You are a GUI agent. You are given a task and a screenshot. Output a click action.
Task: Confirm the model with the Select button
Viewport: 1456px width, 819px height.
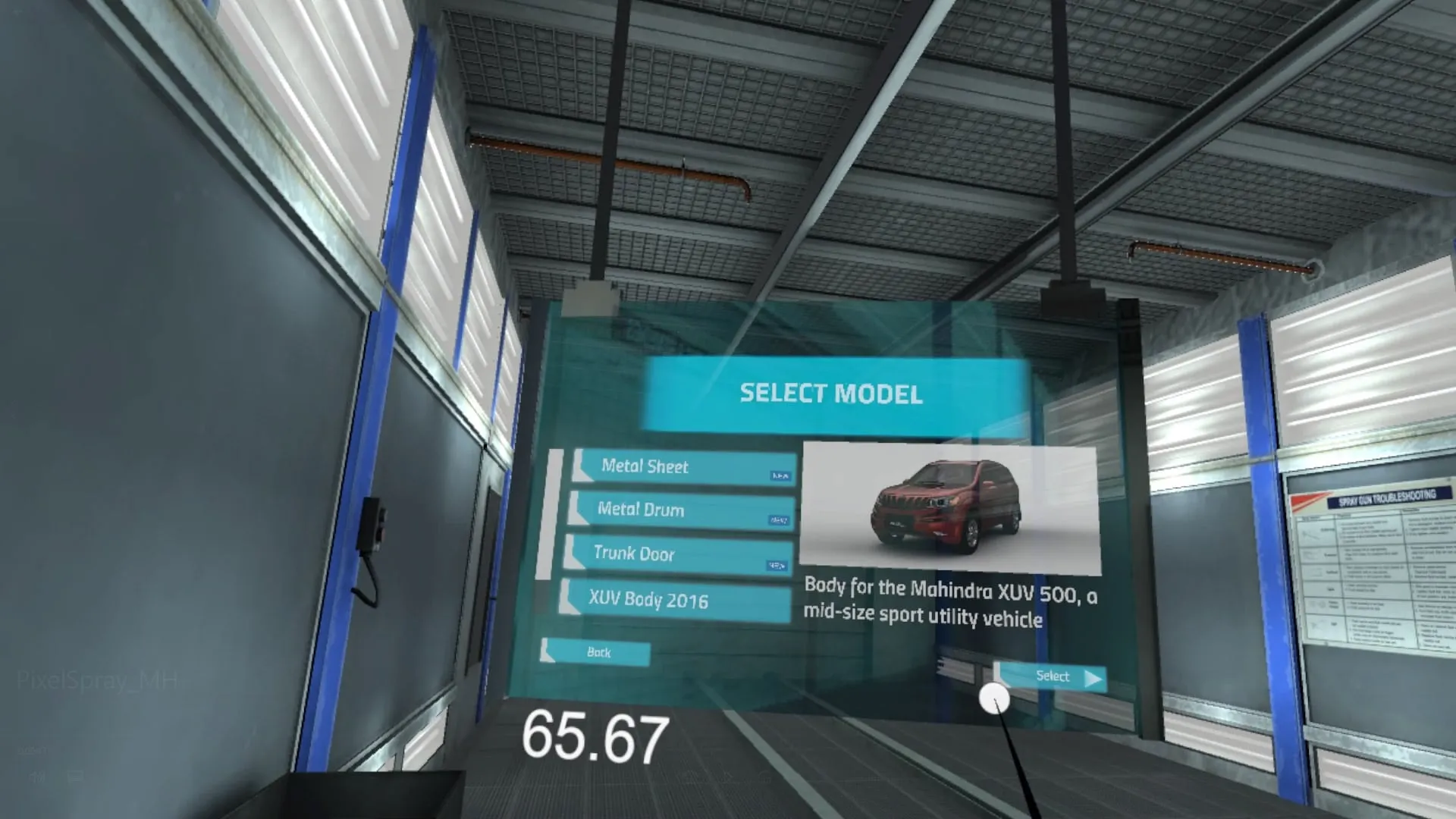(1051, 676)
